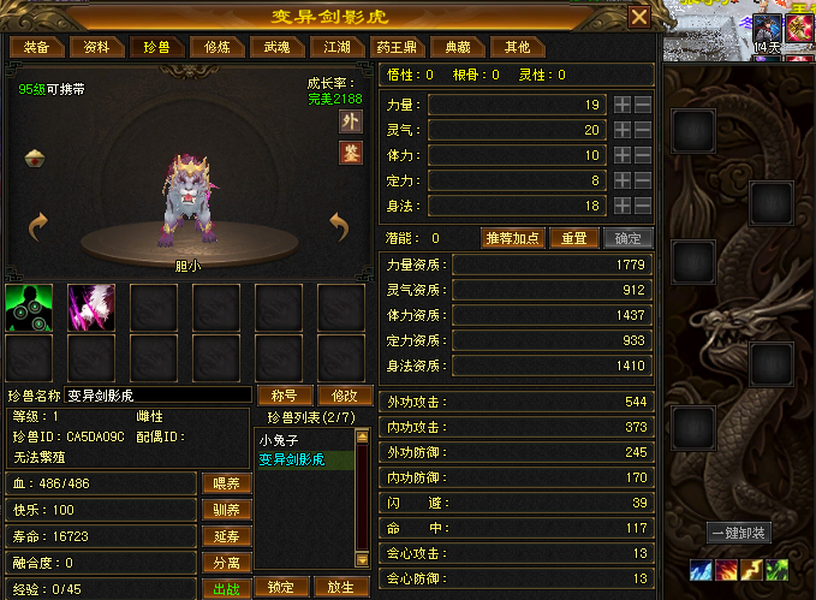Click the 驯养 button

pos(227,510)
